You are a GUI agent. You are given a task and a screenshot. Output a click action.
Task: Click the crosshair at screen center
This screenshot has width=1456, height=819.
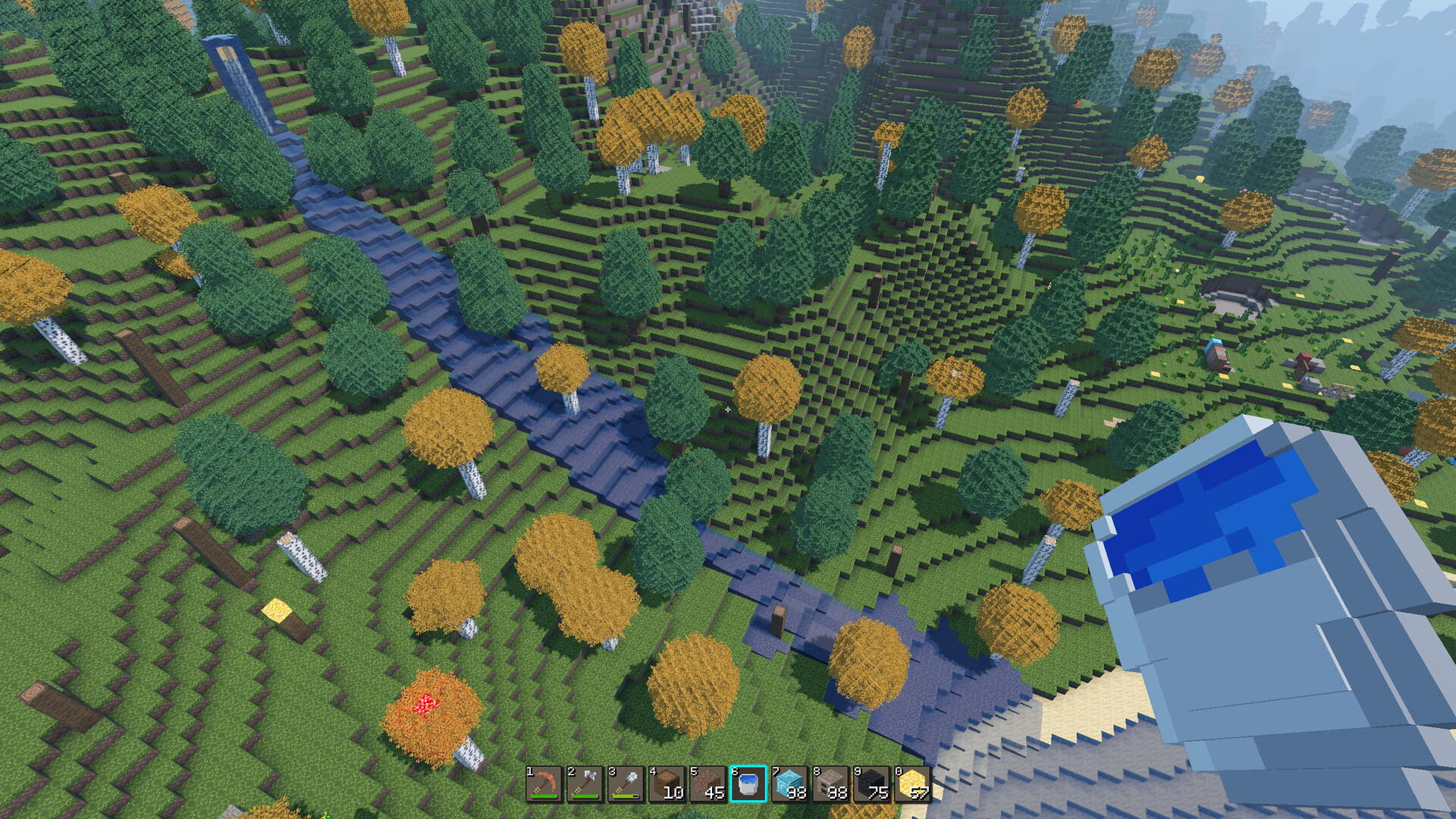click(728, 409)
